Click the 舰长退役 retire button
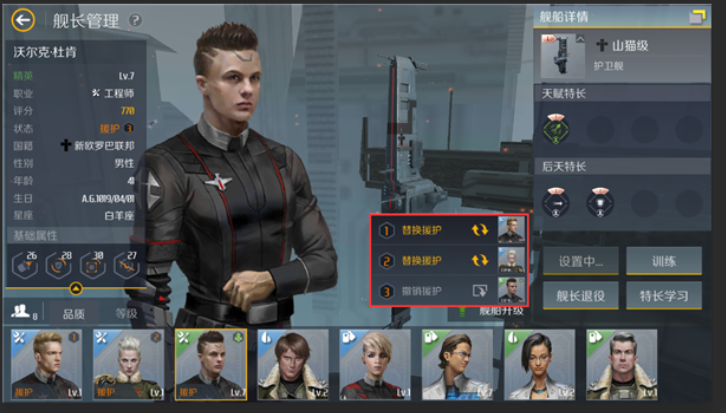726x413 pixels. 580,295
